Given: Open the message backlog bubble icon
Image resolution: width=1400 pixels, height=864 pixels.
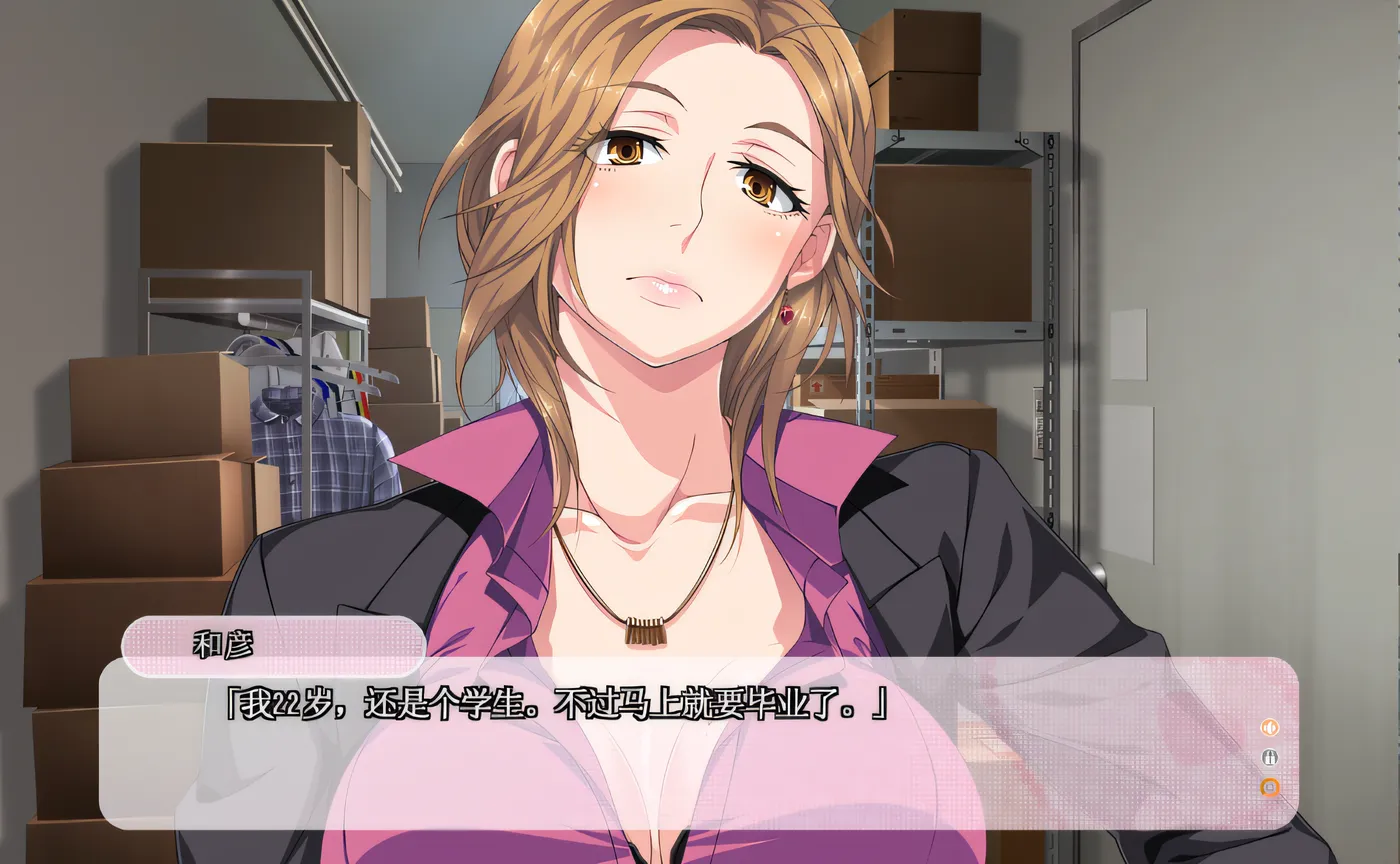Looking at the screenshot, I should click(1270, 787).
